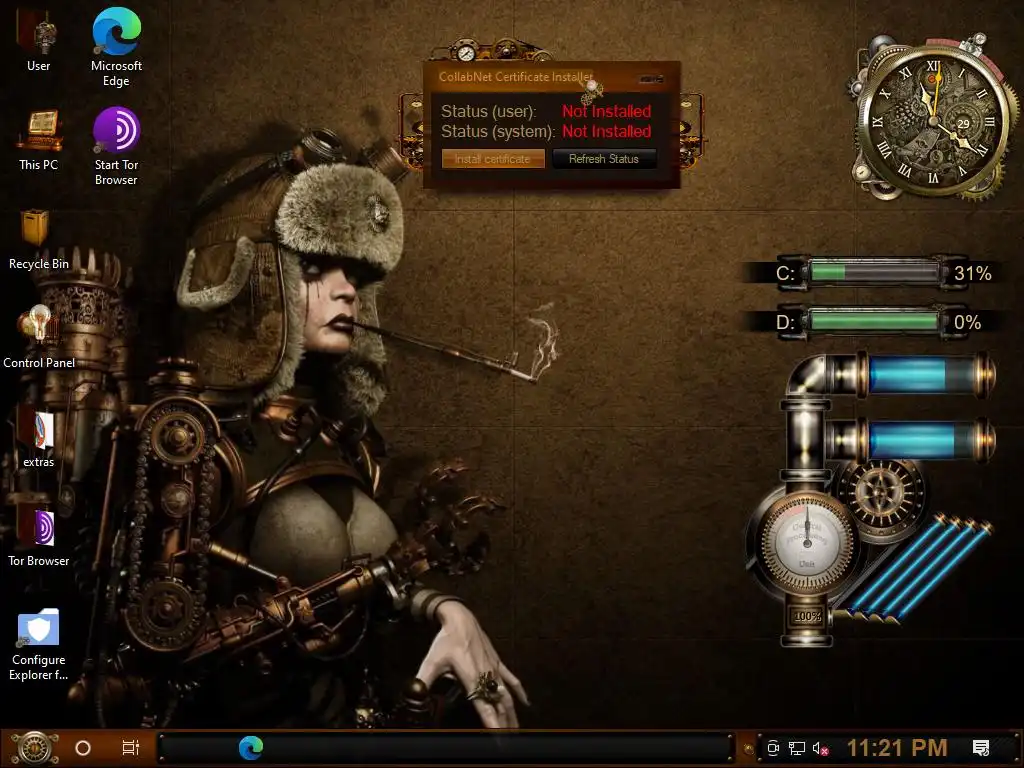Select the This PC desktop icon
The height and width of the screenshot is (768, 1024).
(x=39, y=130)
